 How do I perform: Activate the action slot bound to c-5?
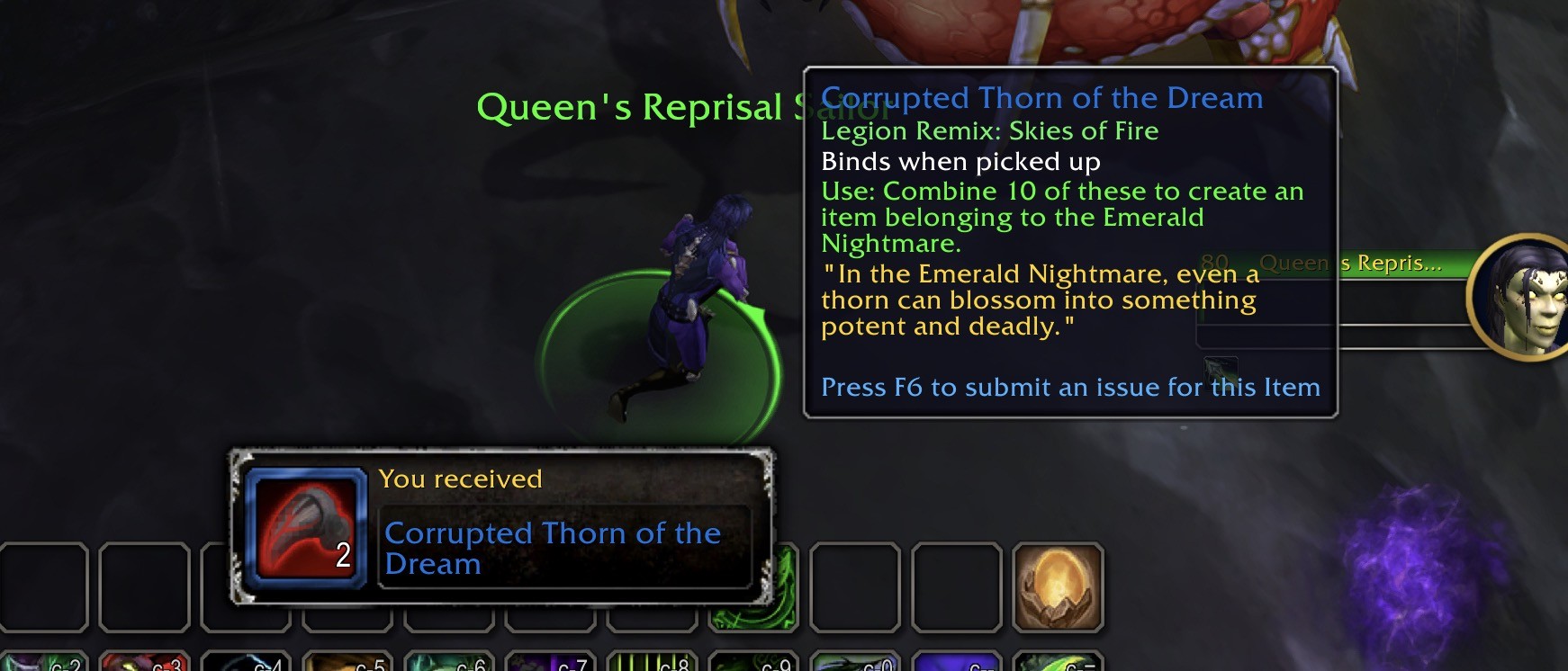[347, 662]
